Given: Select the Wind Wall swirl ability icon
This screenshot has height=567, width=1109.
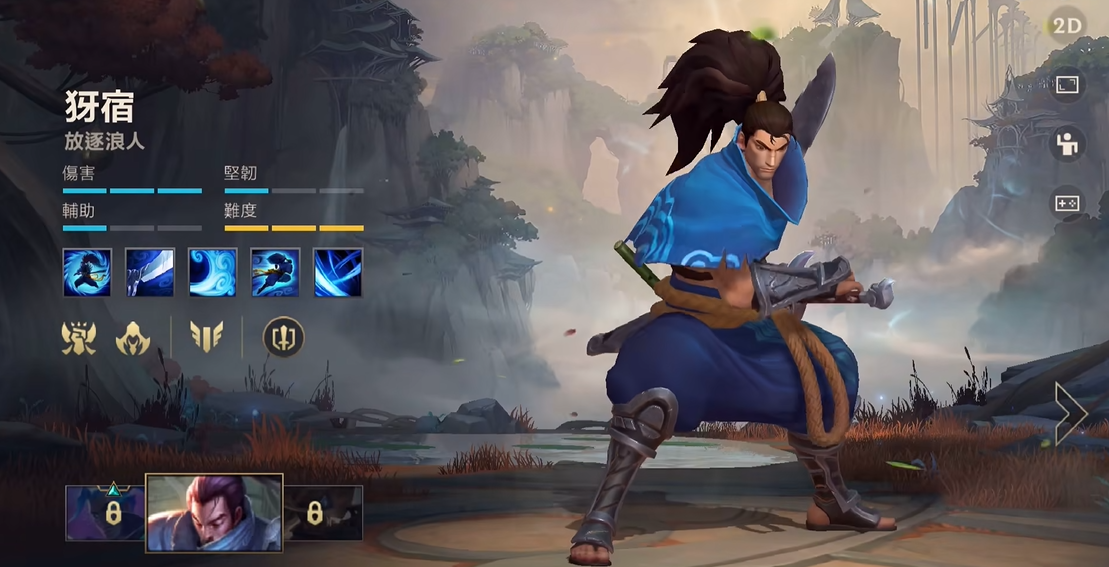Looking at the screenshot, I should click(213, 273).
